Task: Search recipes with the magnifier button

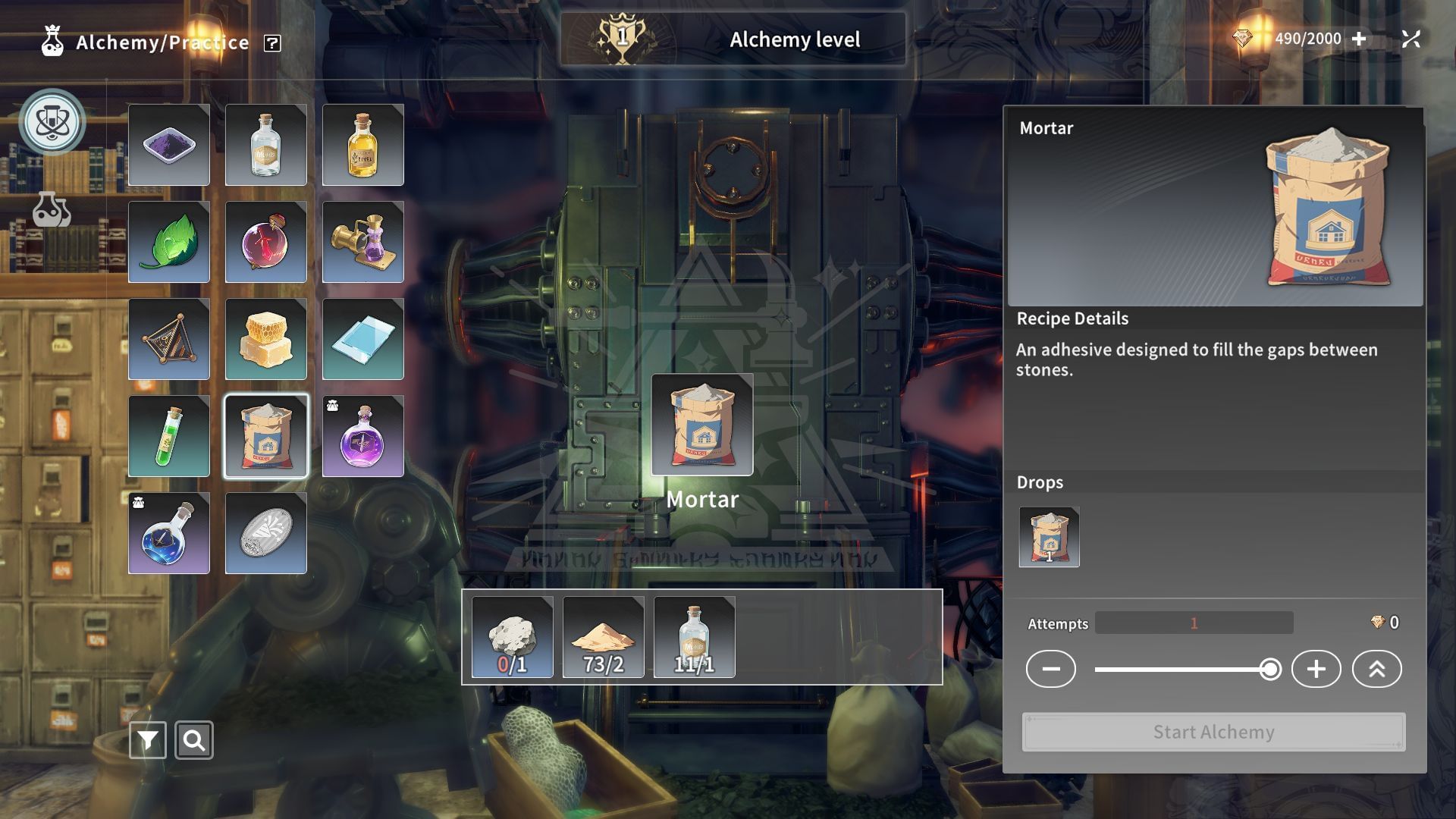Action: 194,740
